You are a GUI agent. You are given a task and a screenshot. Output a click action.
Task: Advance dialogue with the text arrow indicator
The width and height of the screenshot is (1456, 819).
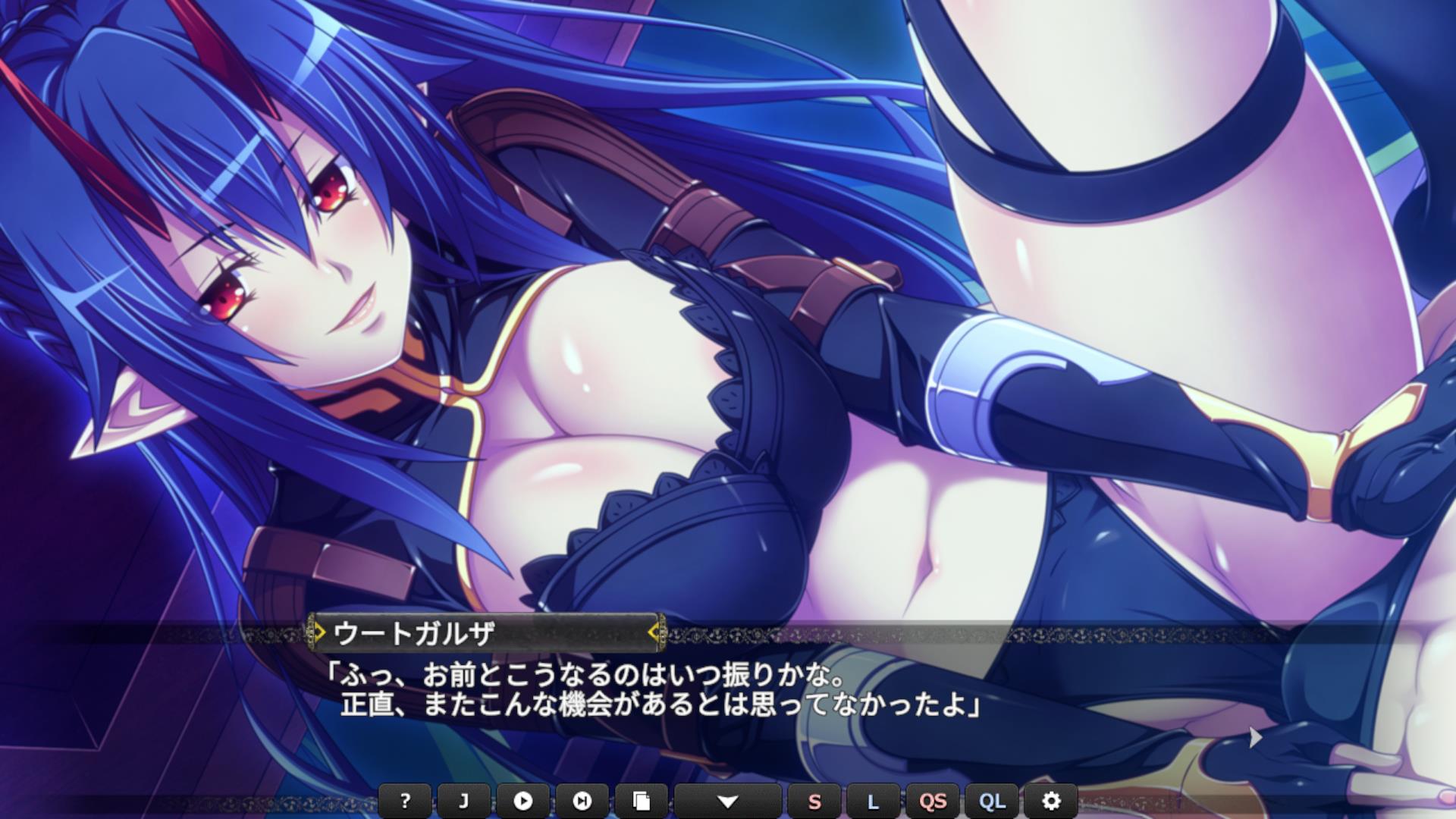[x=1255, y=737]
